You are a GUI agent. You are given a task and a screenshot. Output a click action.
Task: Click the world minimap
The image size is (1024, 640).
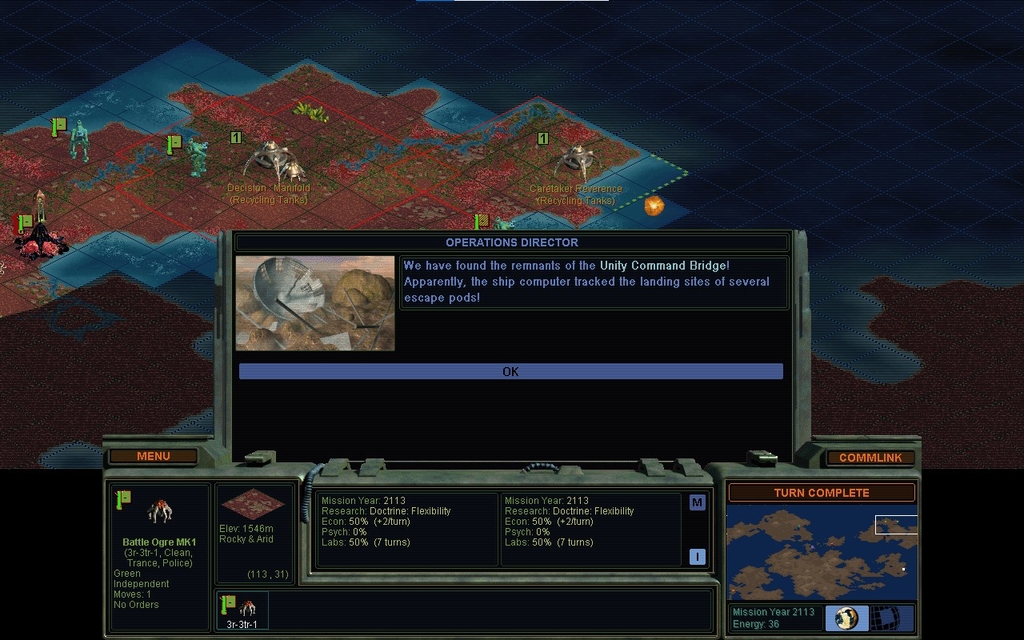click(x=821, y=553)
